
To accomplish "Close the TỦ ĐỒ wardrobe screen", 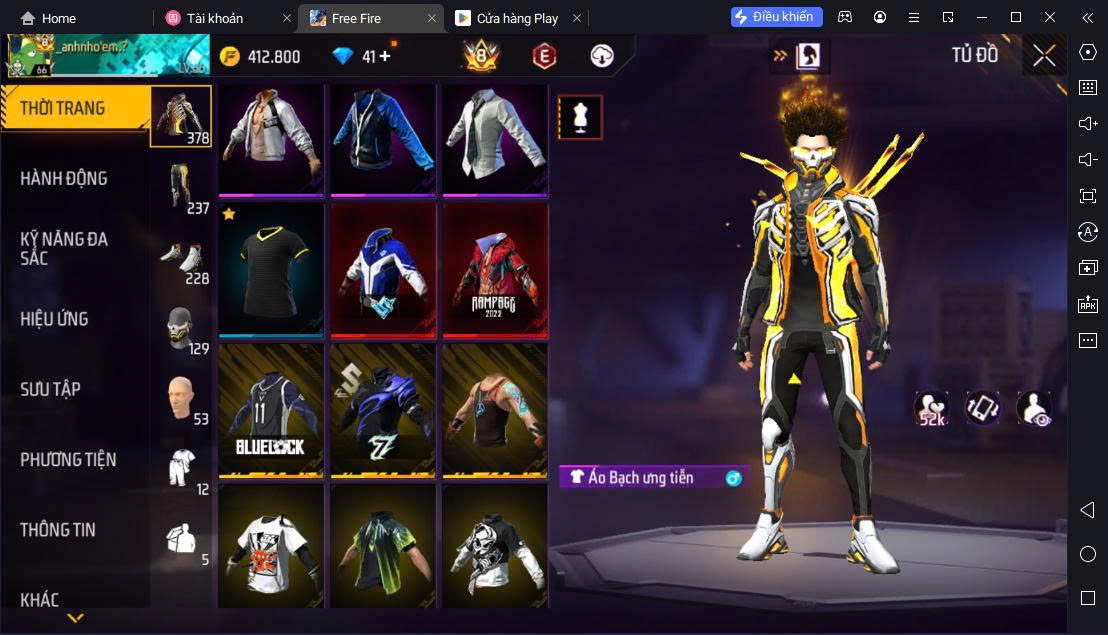I will (x=1044, y=56).
